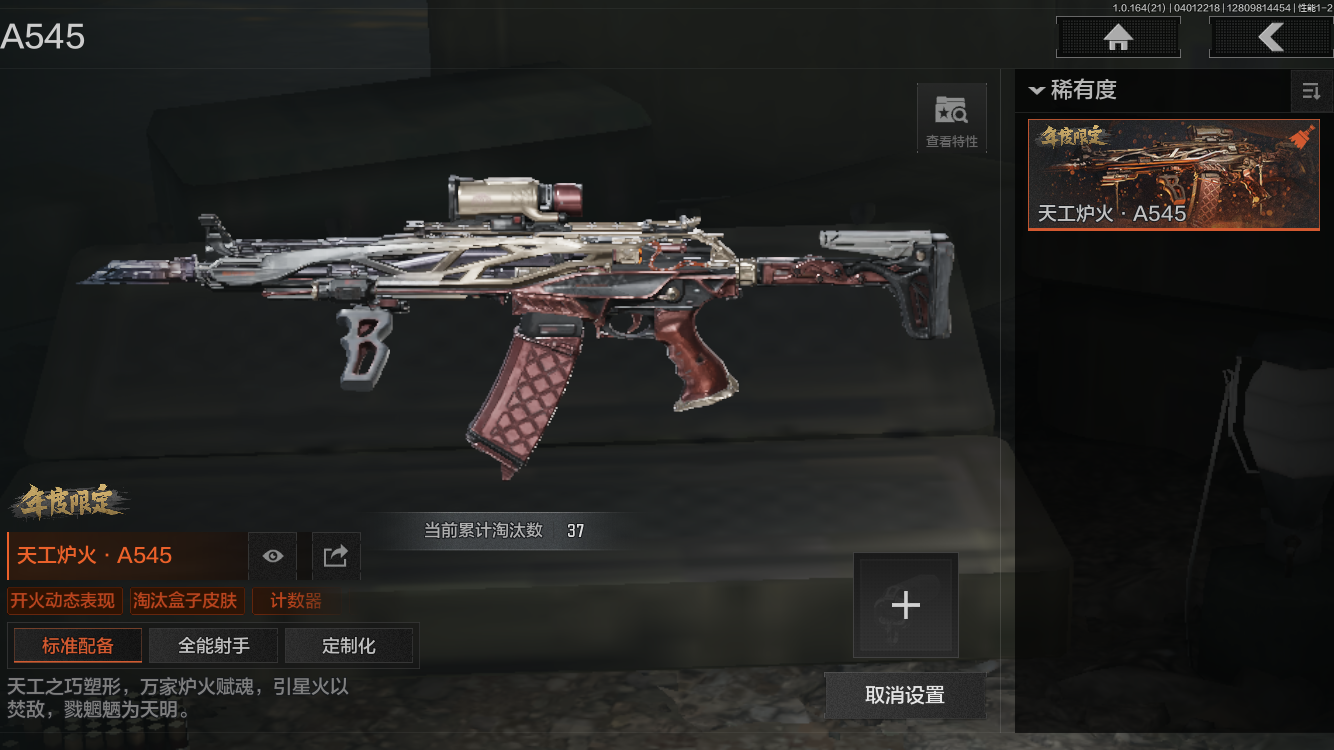The height and width of the screenshot is (750, 1334).
Task: Open 查看特性 feature viewer
Action: click(951, 119)
